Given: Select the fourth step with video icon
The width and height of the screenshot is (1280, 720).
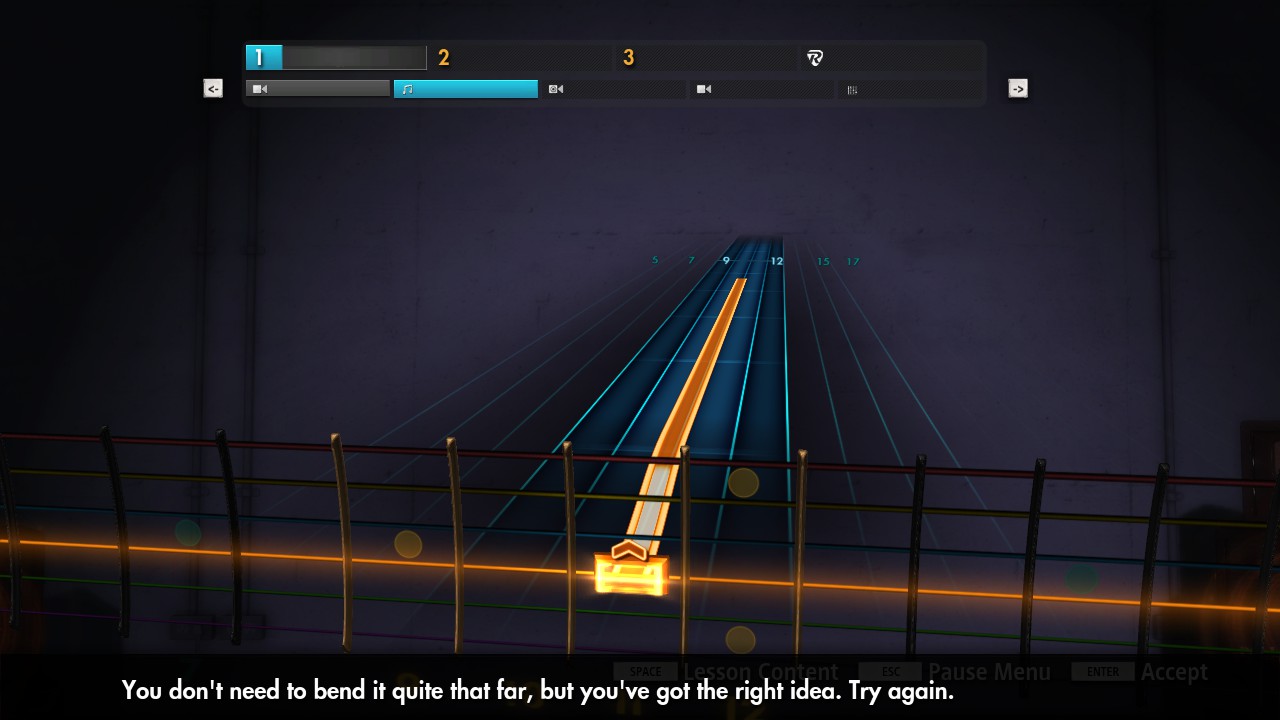Looking at the screenshot, I should click(x=761, y=89).
